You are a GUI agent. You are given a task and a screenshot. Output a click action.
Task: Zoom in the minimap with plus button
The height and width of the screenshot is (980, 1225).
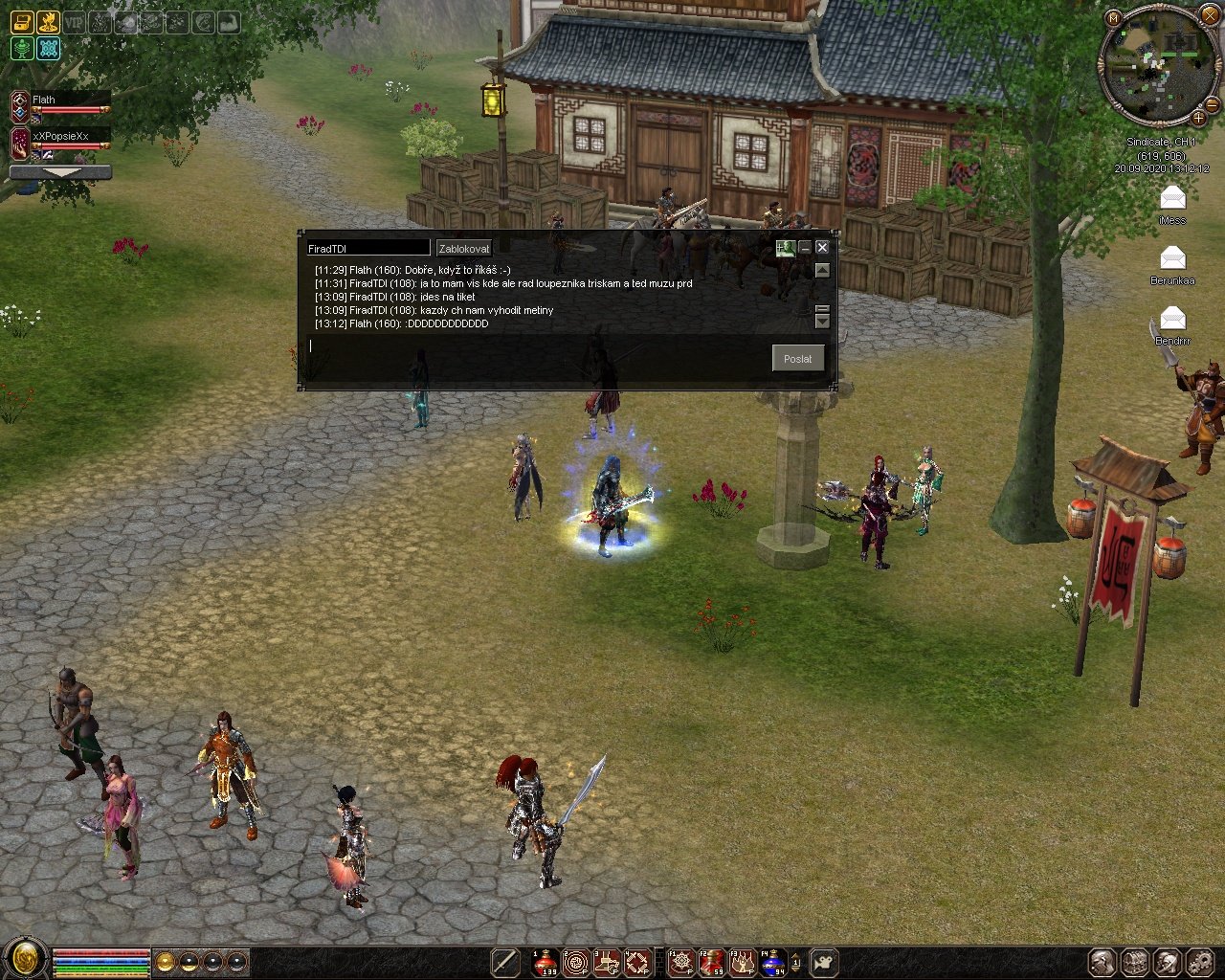pos(1198,118)
